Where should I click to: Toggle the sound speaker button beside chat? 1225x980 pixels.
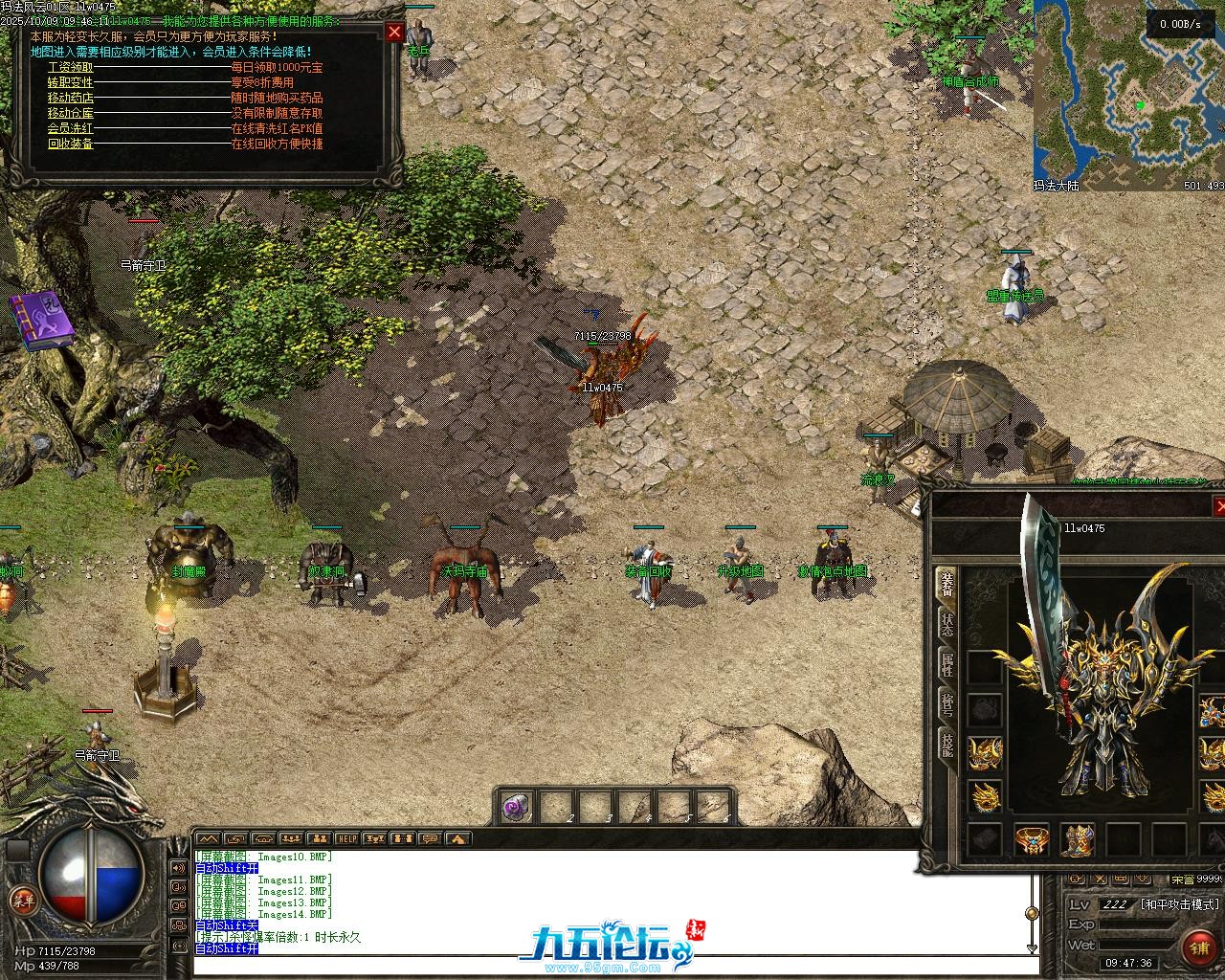(178, 868)
